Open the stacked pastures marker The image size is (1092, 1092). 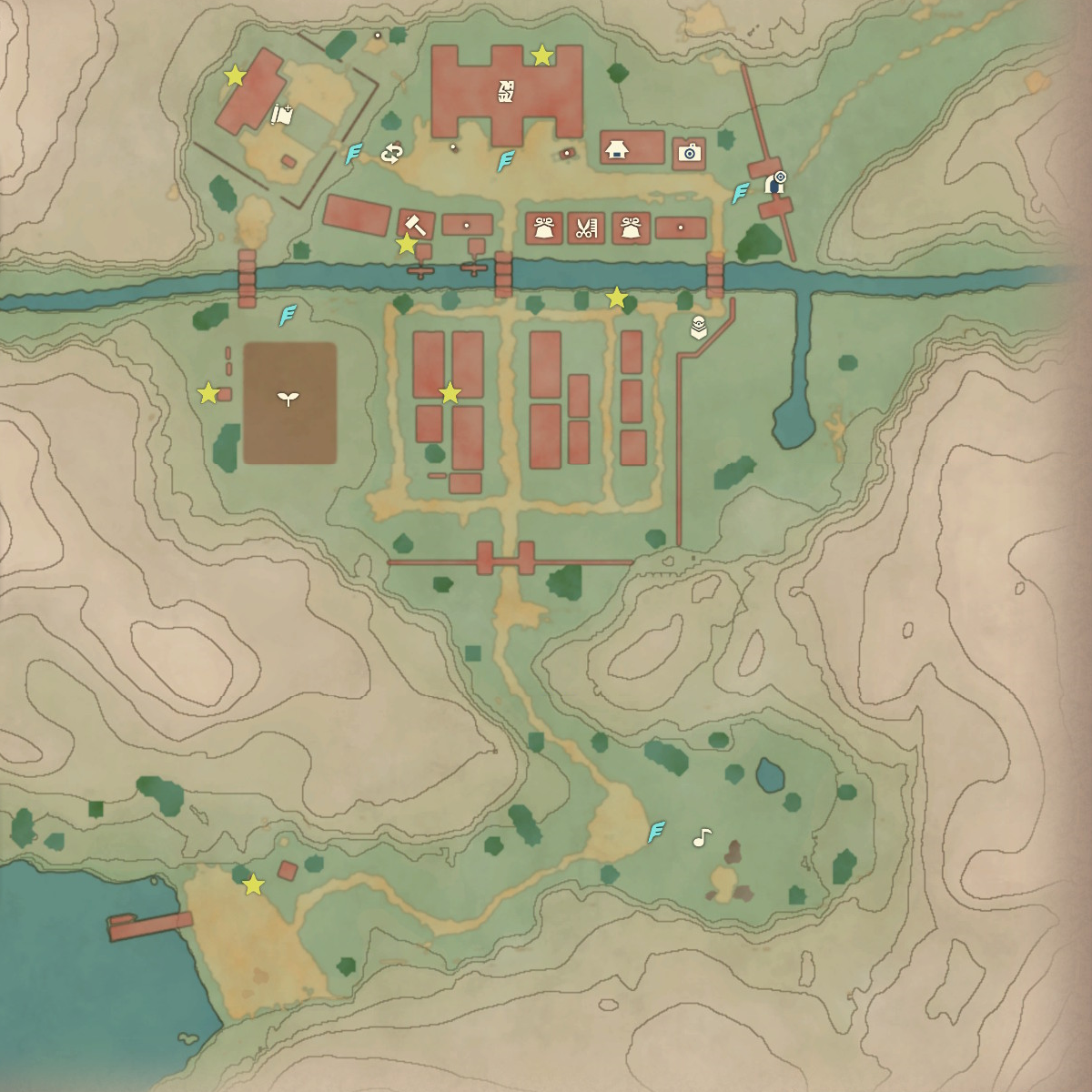(699, 327)
